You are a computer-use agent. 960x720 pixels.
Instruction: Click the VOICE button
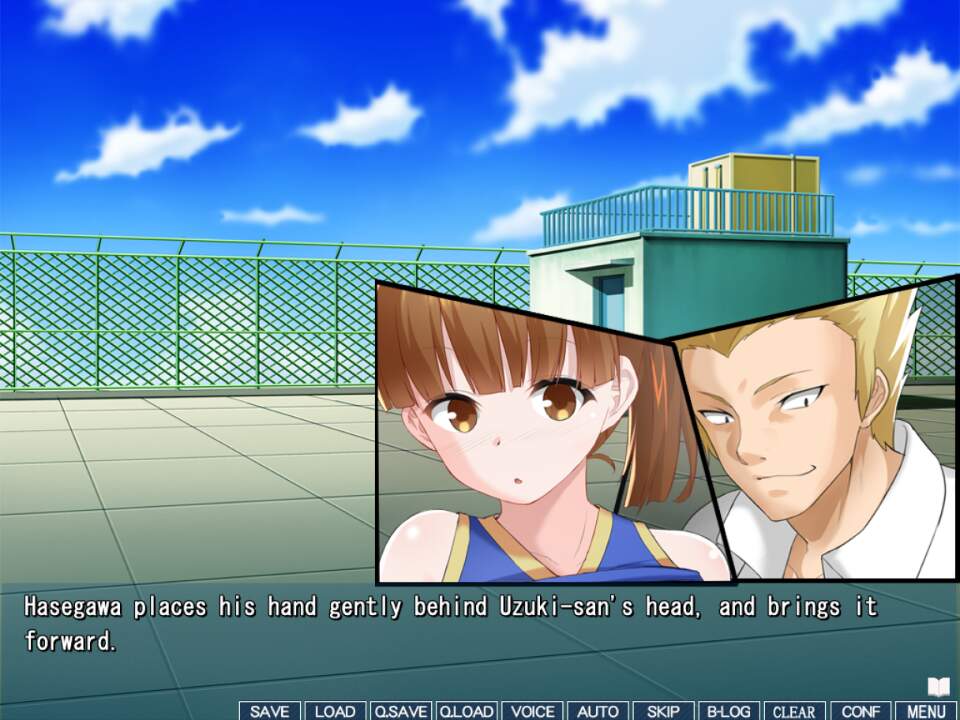point(532,711)
